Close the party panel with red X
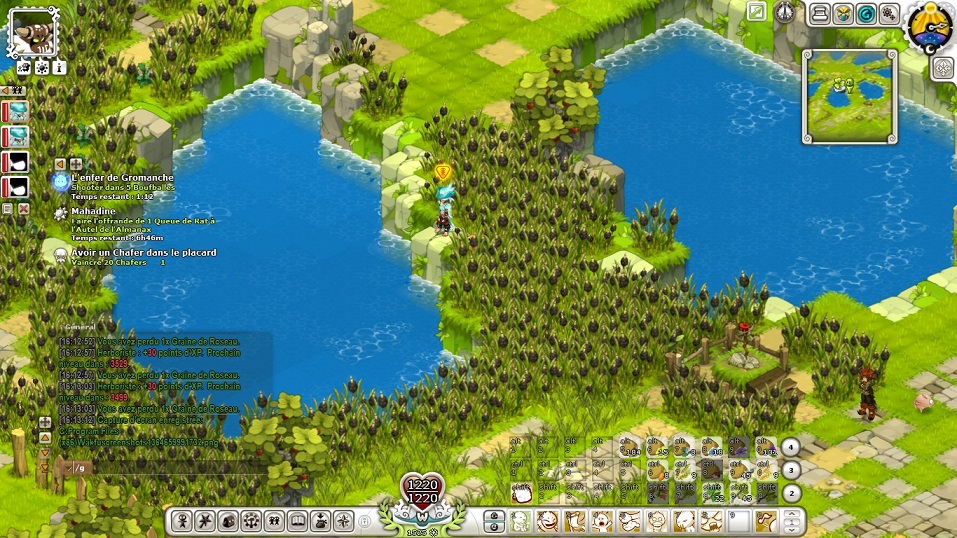The width and height of the screenshot is (957, 538). pos(24,209)
